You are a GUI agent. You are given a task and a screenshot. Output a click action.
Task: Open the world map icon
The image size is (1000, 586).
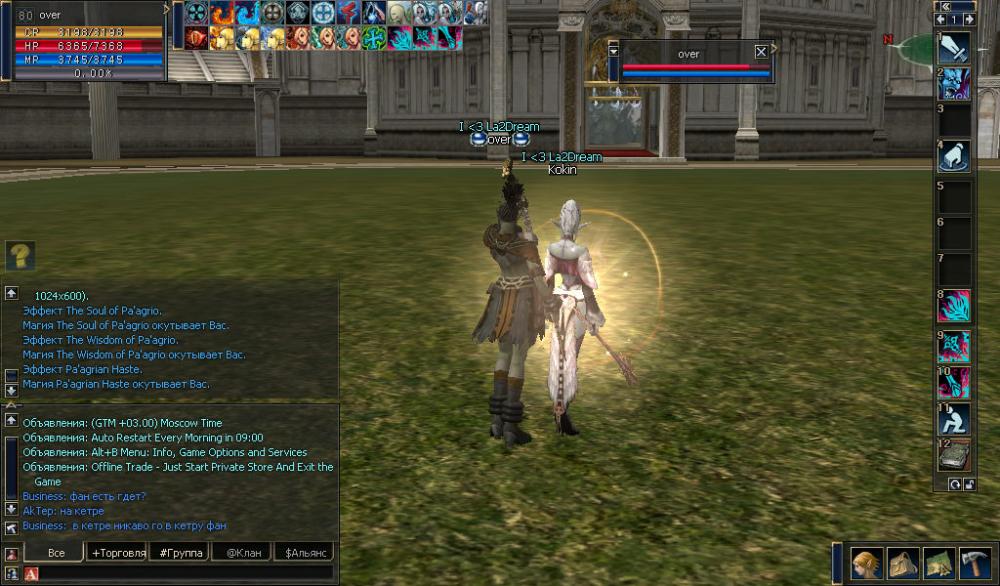[938, 563]
